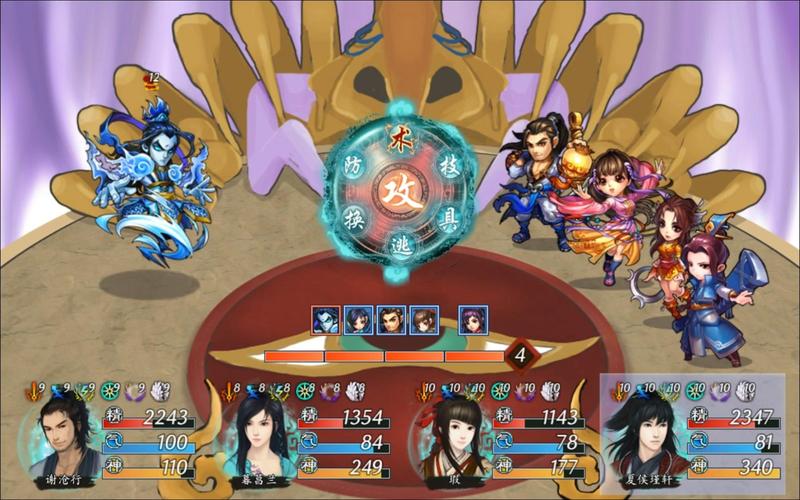Choose the 逃 flee command
The image size is (800, 500).
[x=398, y=245]
